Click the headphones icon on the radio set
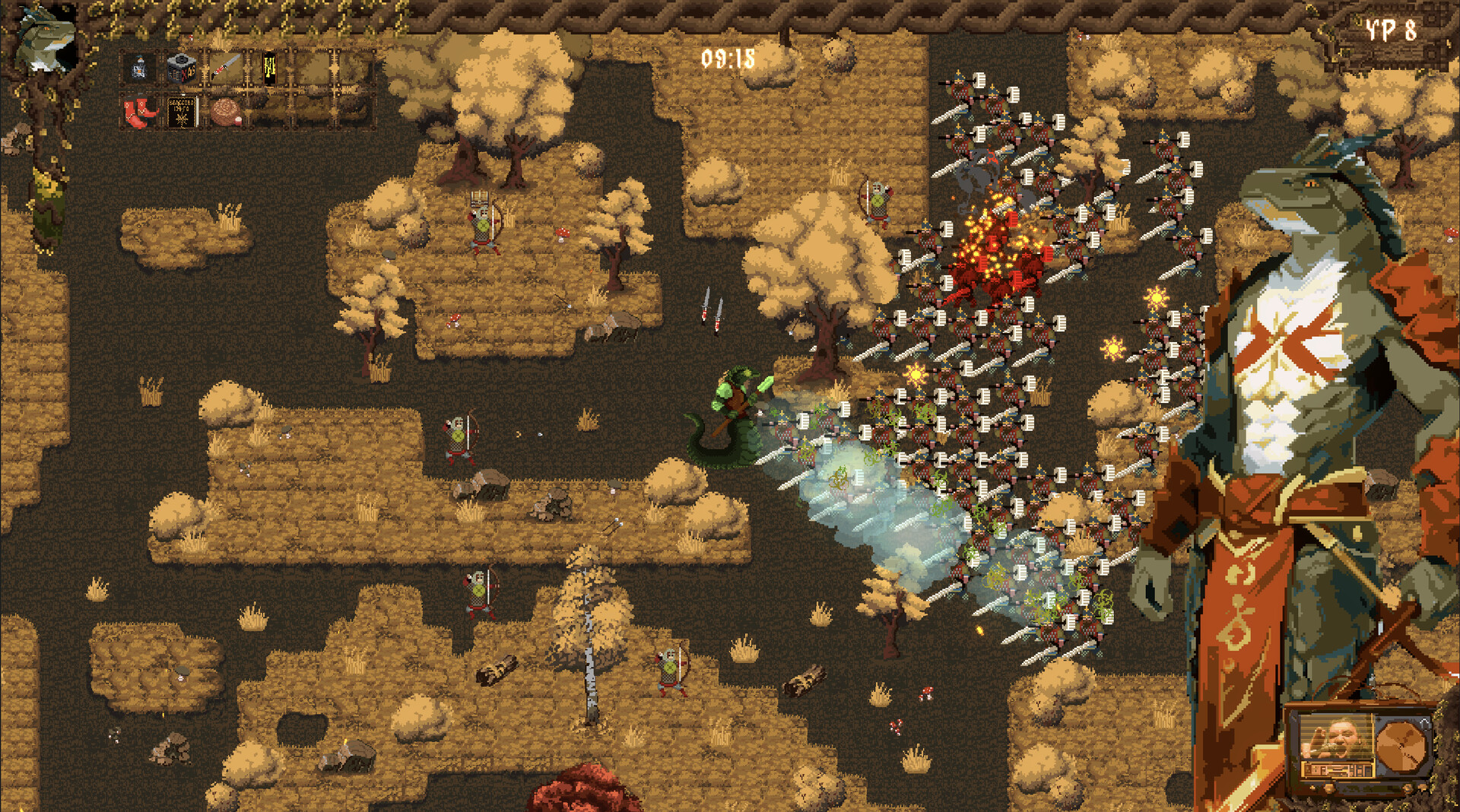 [1423, 725]
